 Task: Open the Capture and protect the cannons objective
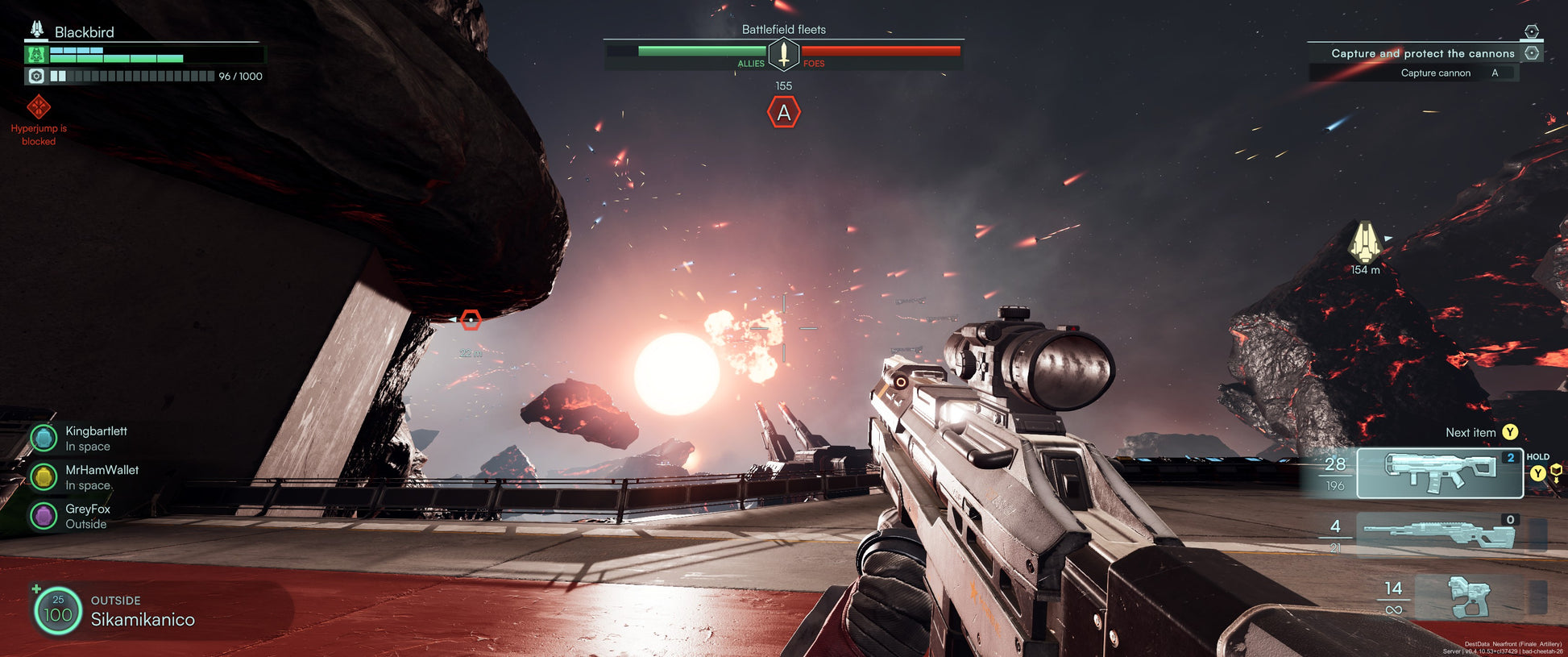click(1423, 53)
